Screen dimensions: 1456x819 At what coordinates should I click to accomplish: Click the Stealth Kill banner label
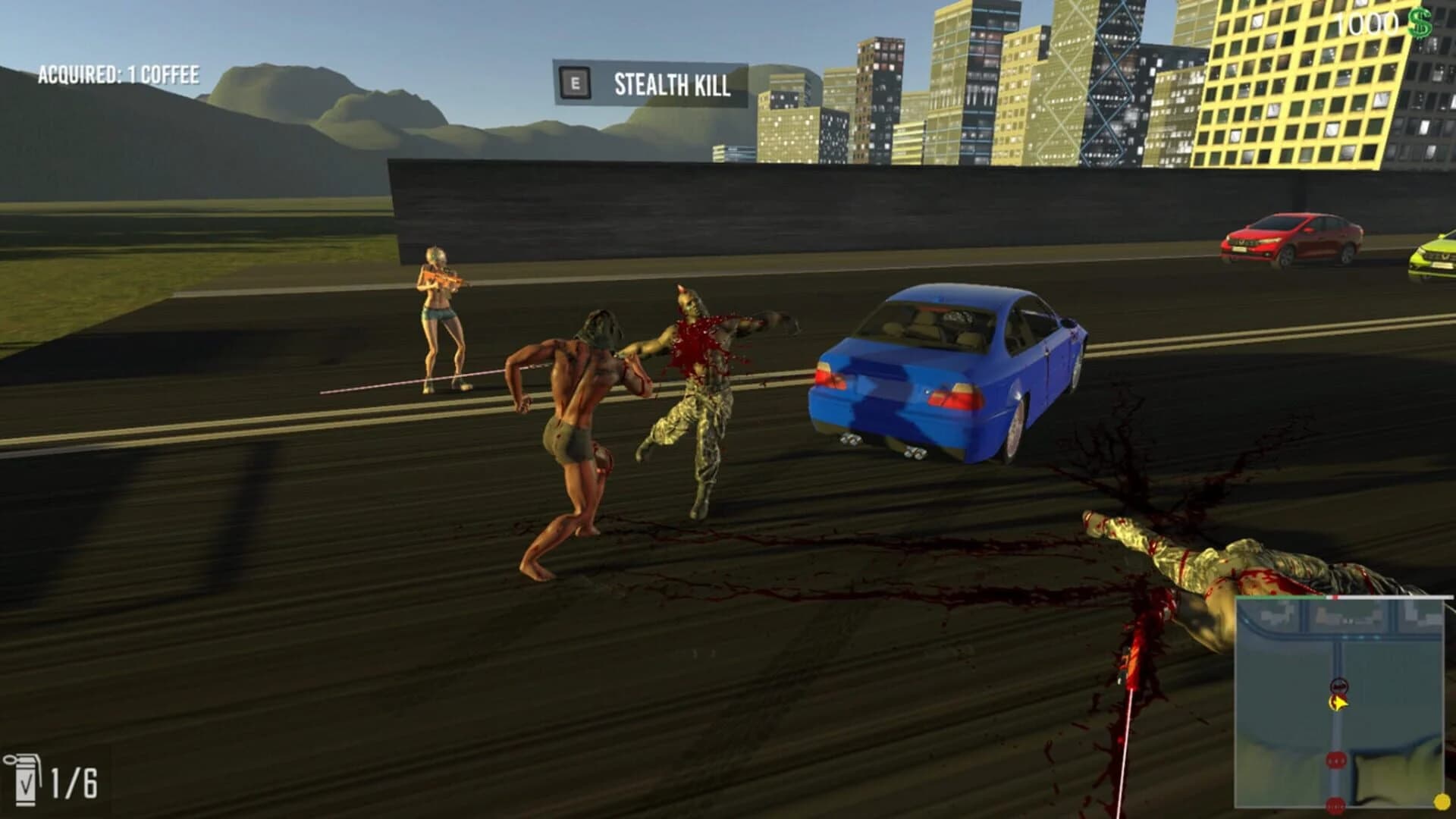pos(671,84)
